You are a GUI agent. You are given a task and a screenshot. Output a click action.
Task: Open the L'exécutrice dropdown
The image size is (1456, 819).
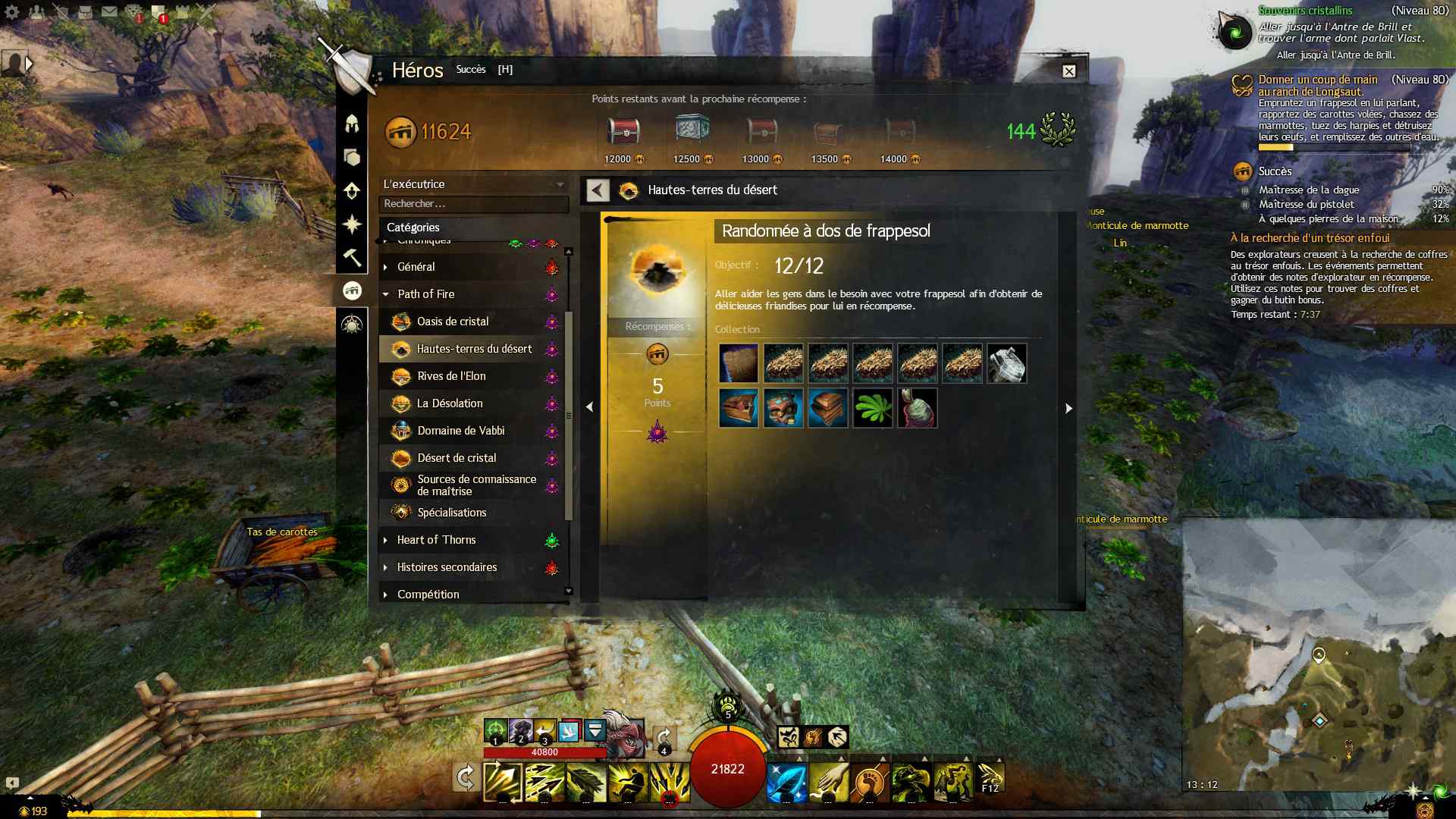[473, 184]
